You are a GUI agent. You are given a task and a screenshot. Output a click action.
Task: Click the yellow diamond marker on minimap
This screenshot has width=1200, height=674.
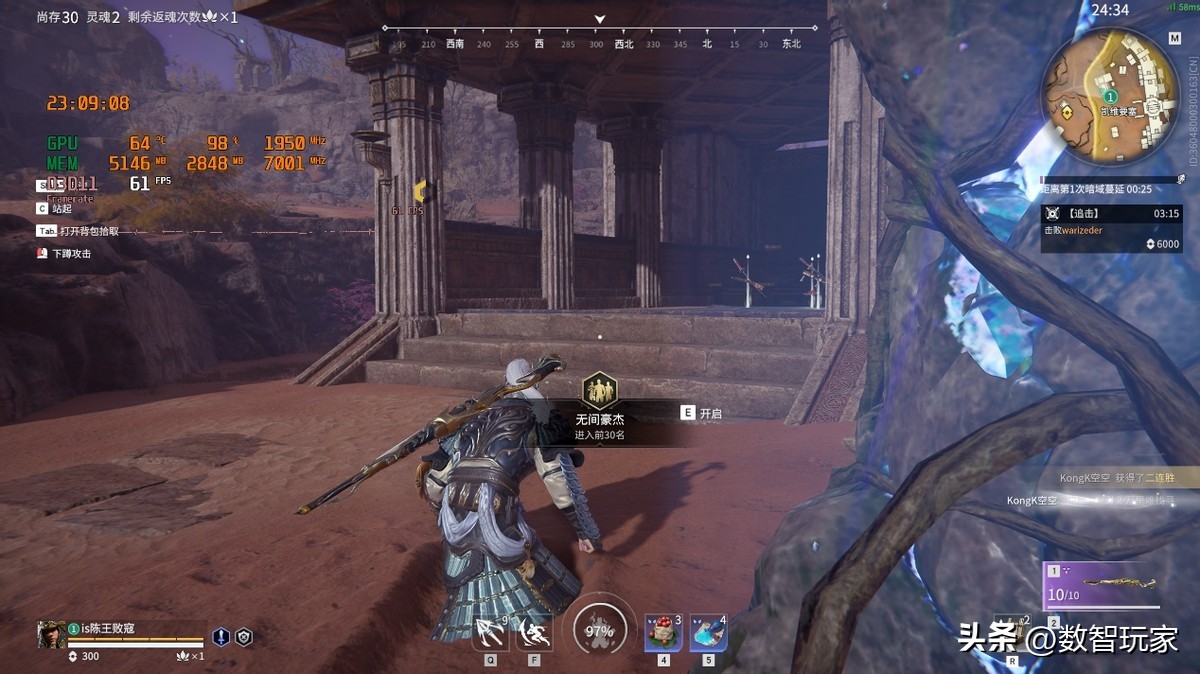1068,113
